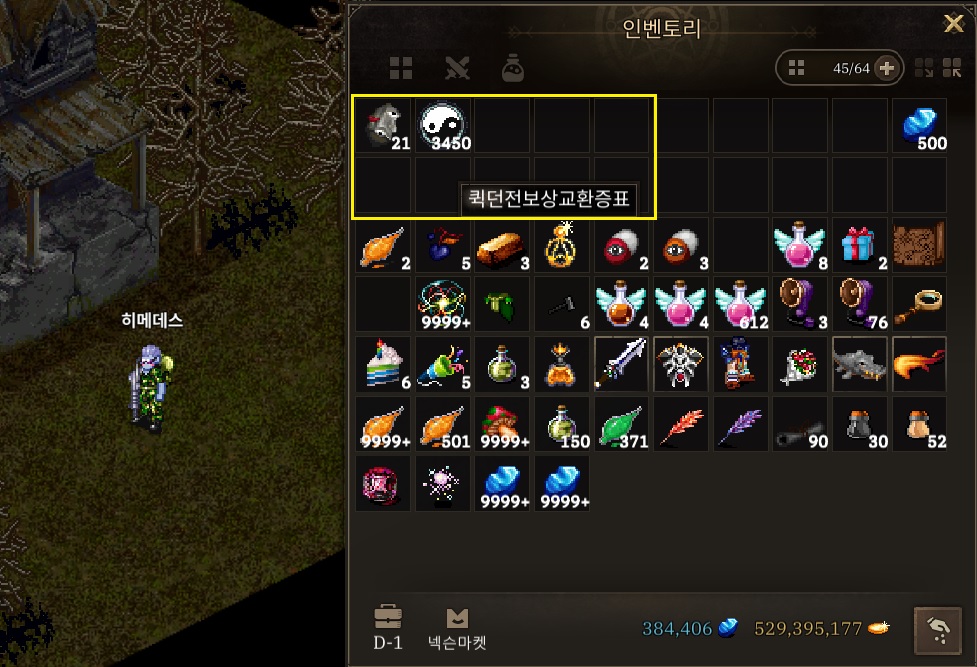Expand inventory slots with the plus button
Screen dimensions: 977x667
click(x=887, y=68)
